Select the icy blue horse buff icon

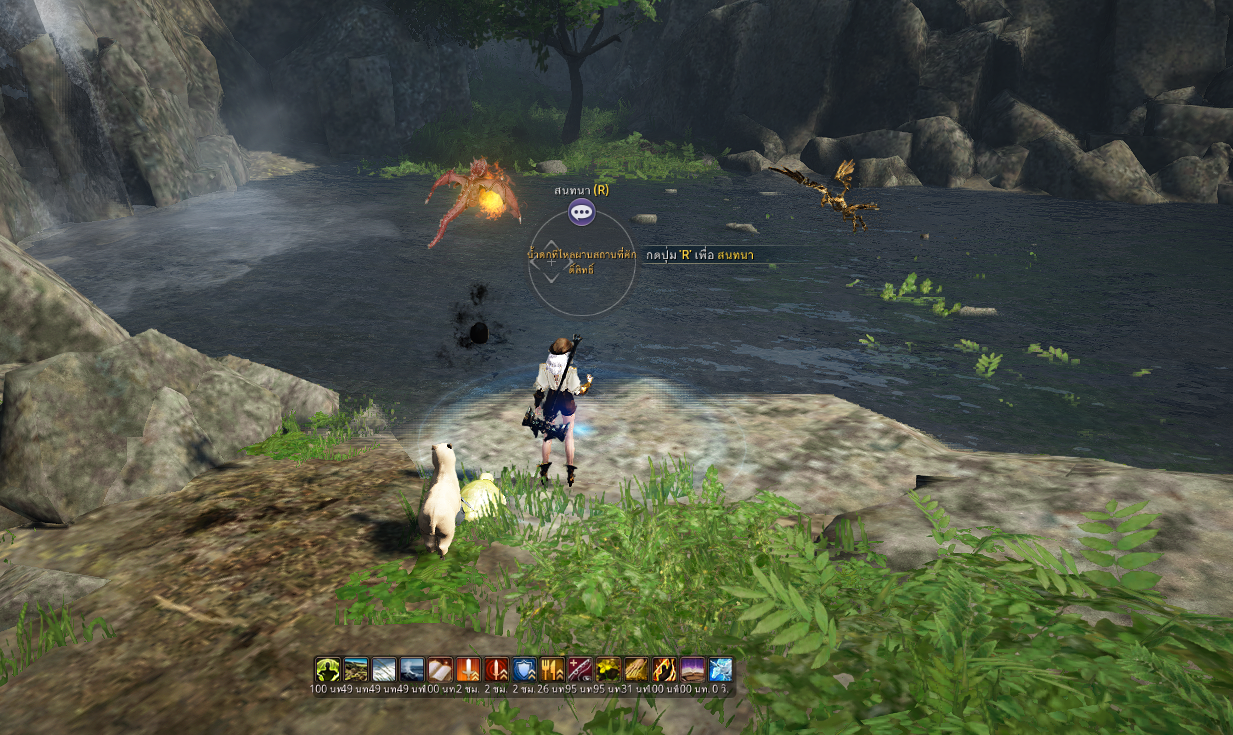(720, 669)
